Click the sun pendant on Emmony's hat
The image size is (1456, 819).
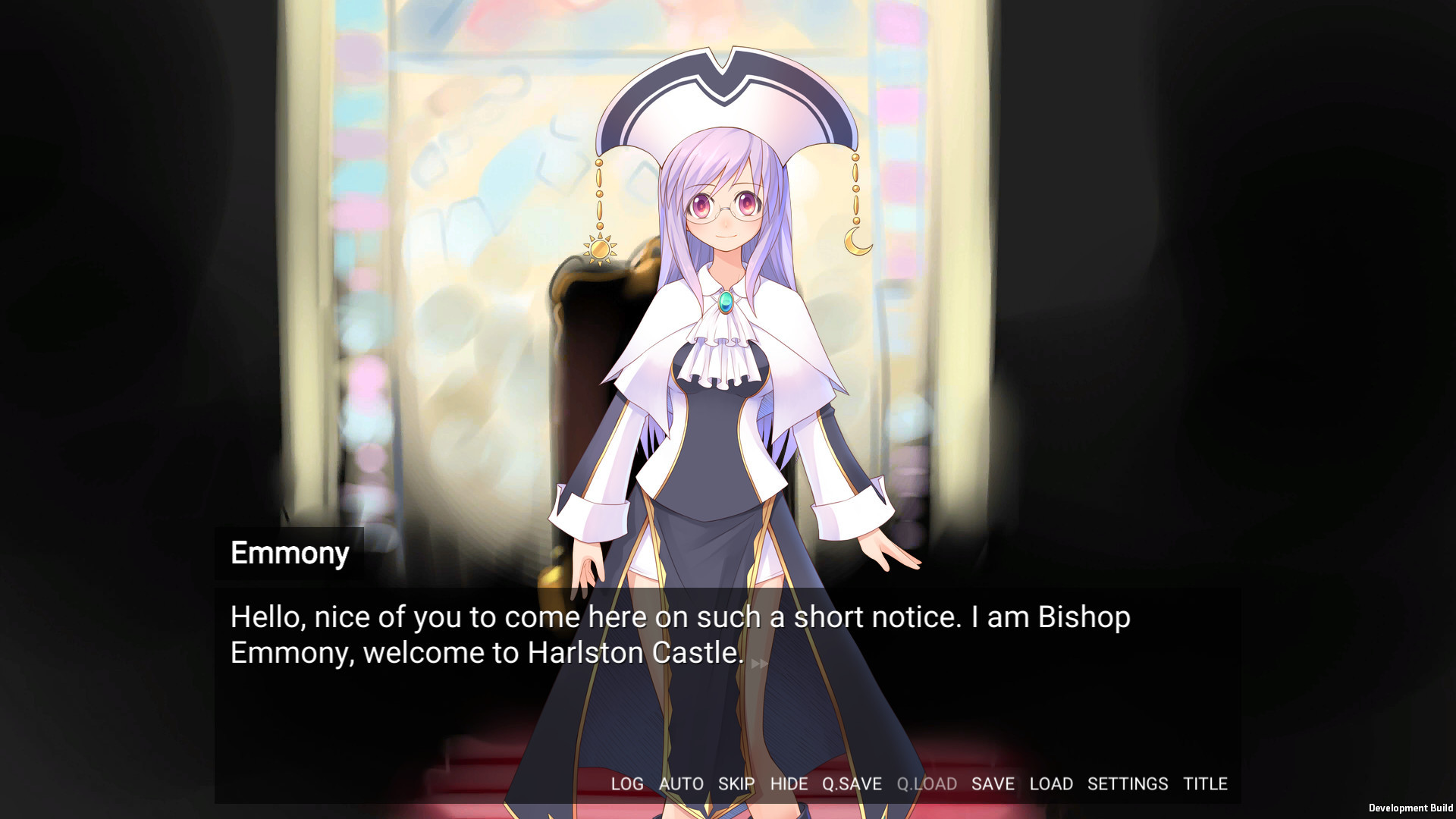(x=599, y=247)
